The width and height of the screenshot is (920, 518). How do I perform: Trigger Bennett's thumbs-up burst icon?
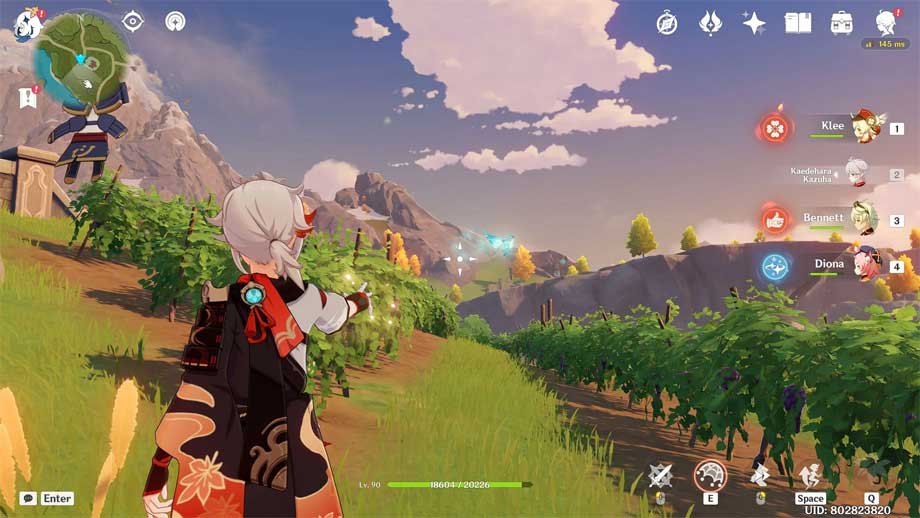775,219
